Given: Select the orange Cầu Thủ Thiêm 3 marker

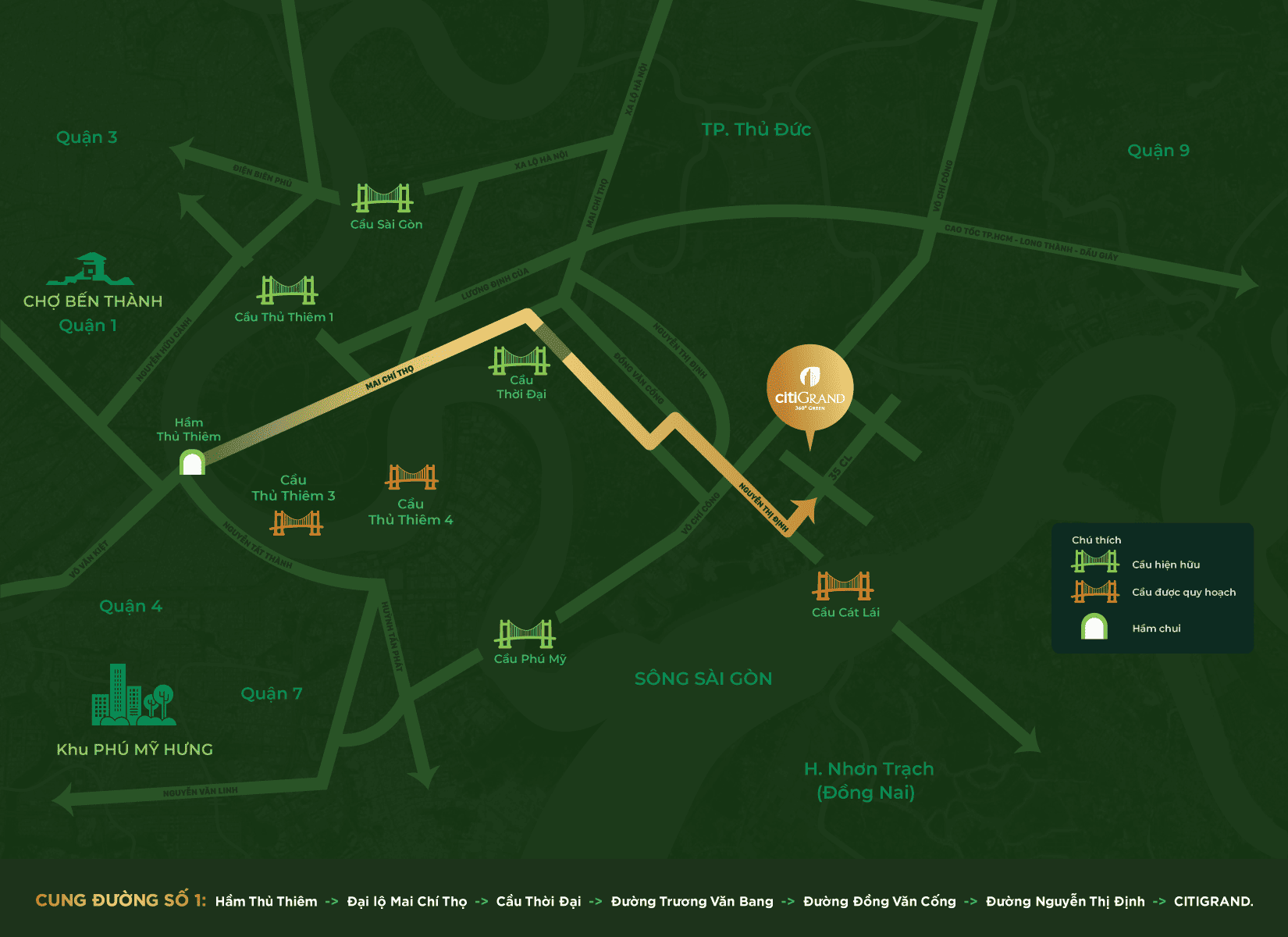Looking at the screenshot, I should coord(296,522).
